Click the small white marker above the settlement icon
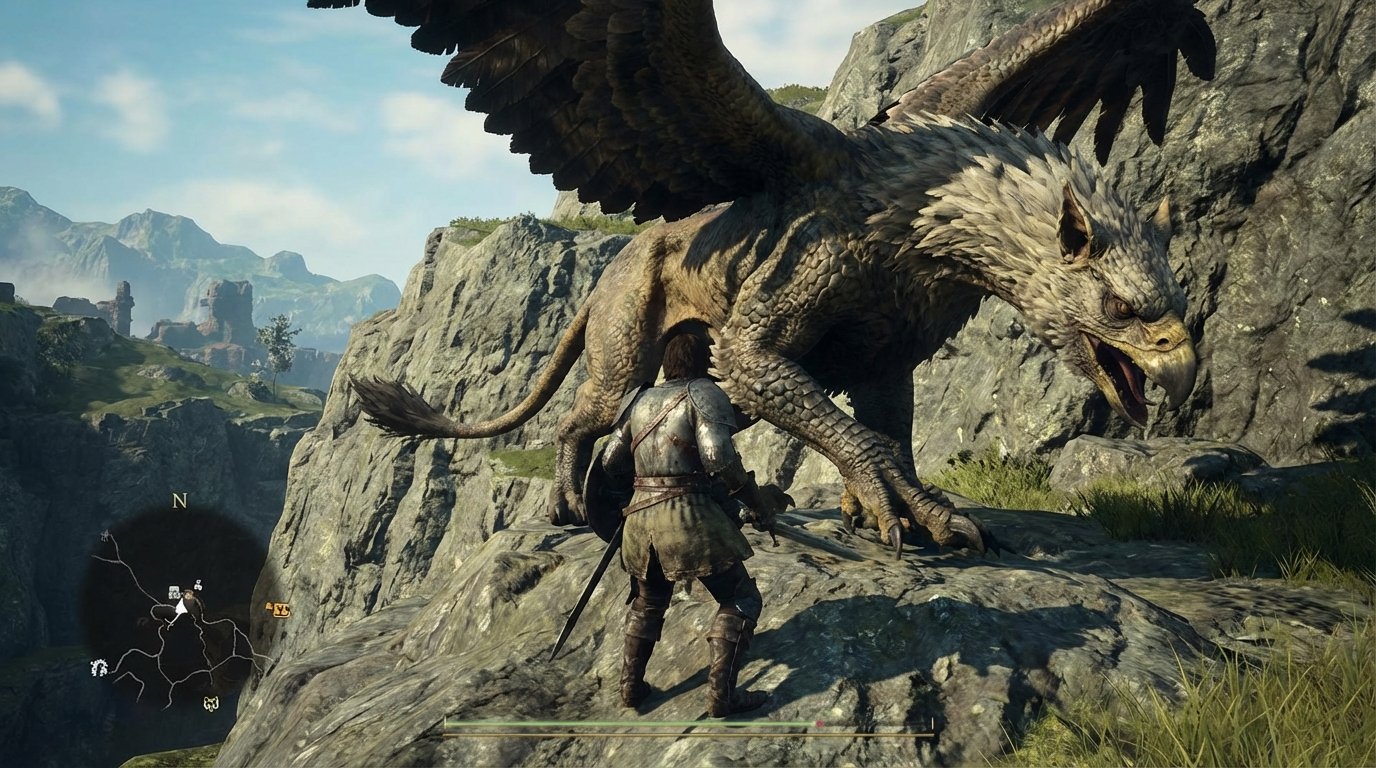This screenshot has height=768, width=1376. point(198,584)
